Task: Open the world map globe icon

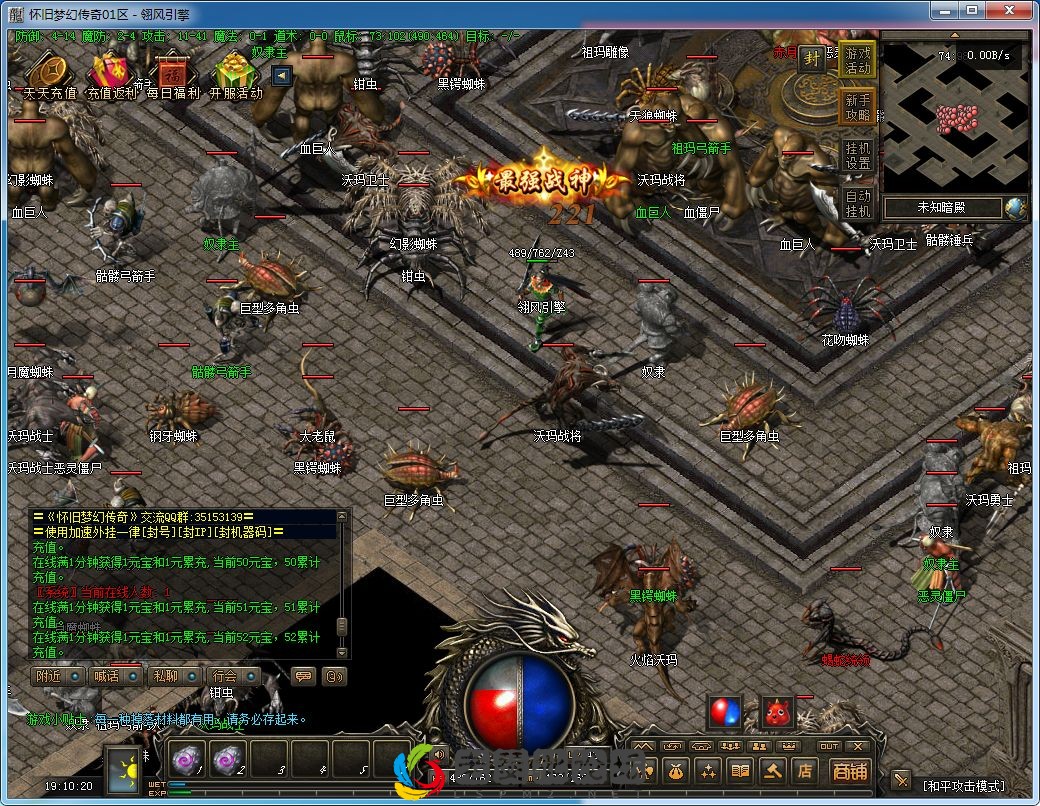Action: 1016,208
